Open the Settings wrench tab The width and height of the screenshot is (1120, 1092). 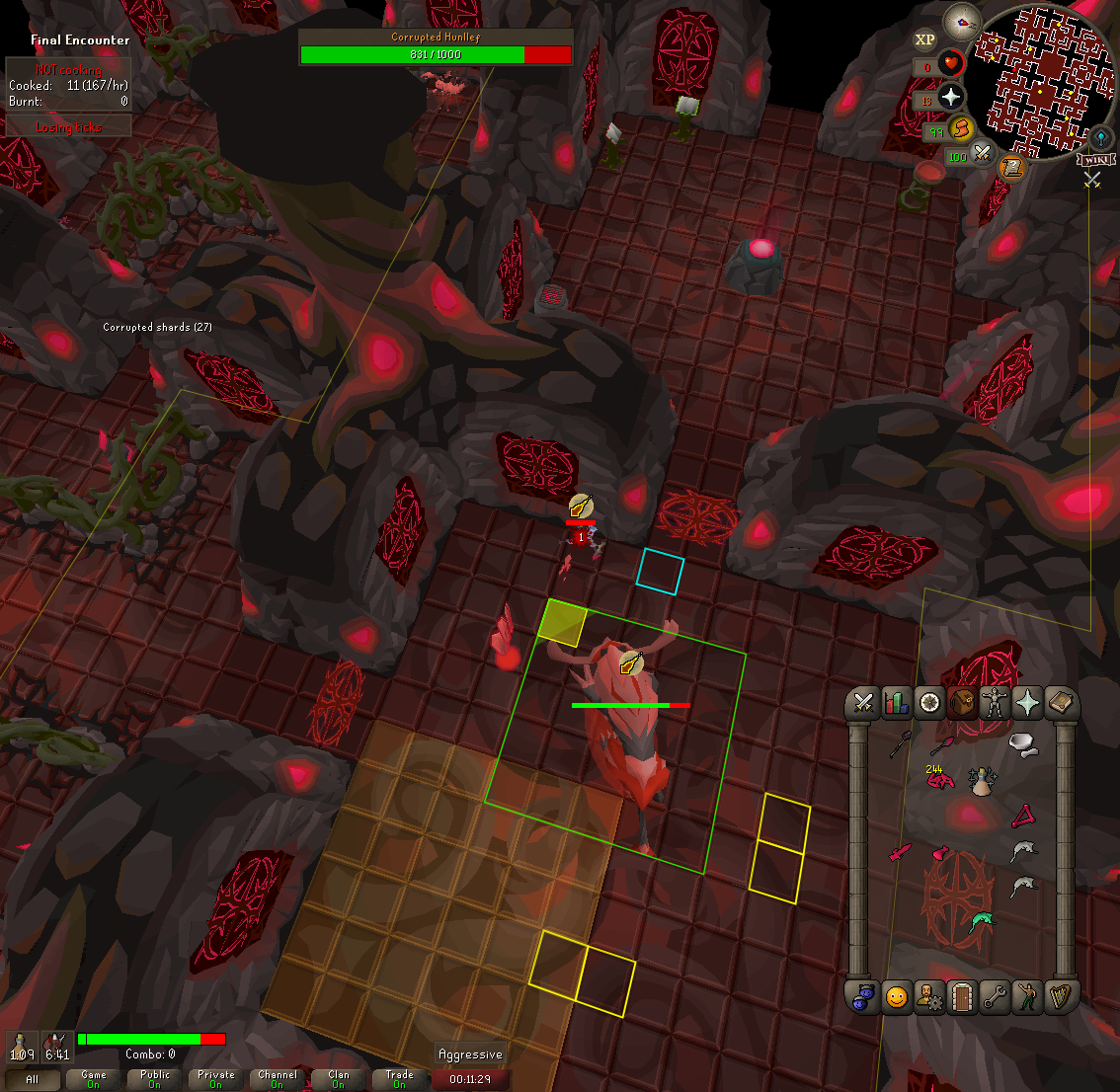pos(994,997)
